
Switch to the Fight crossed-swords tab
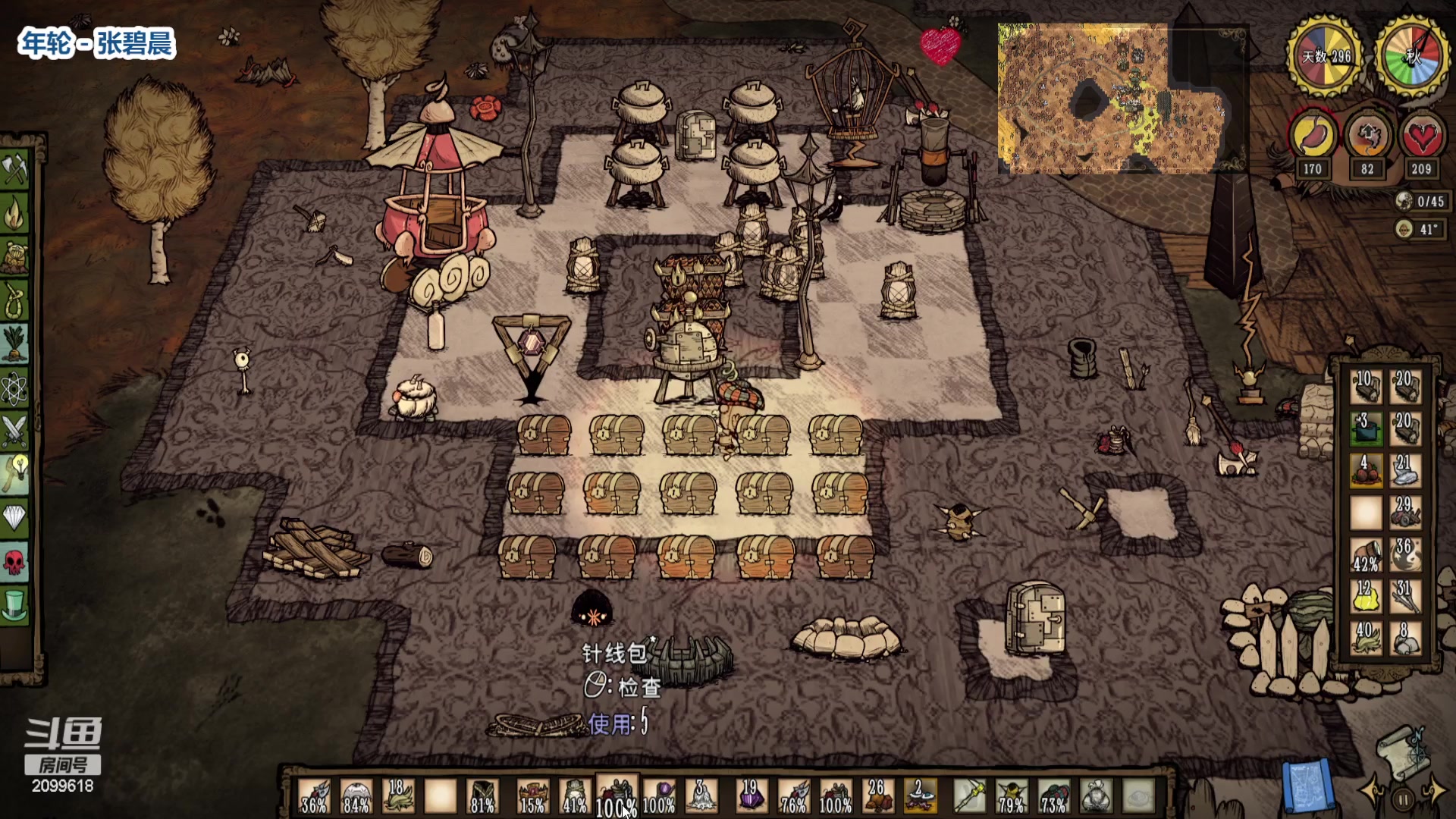(15, 431)
